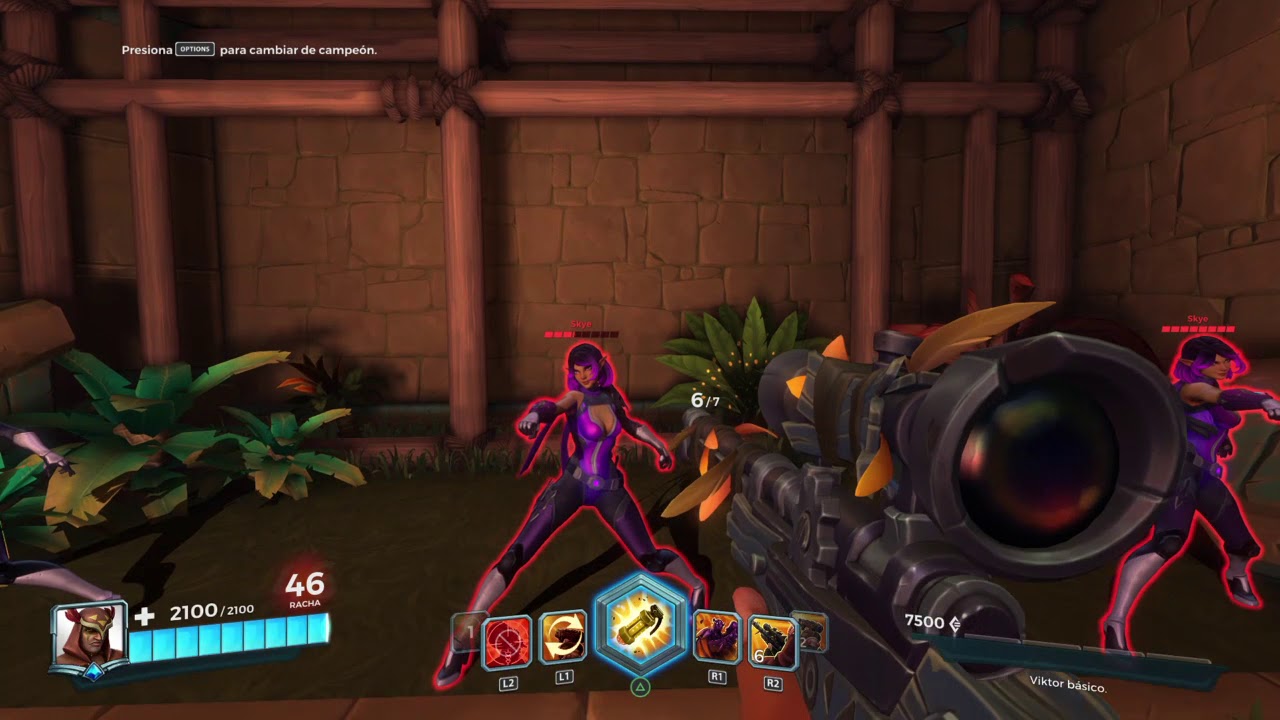Activate the purple demon-figure ability icon
1280x720 pixels.
717,639
